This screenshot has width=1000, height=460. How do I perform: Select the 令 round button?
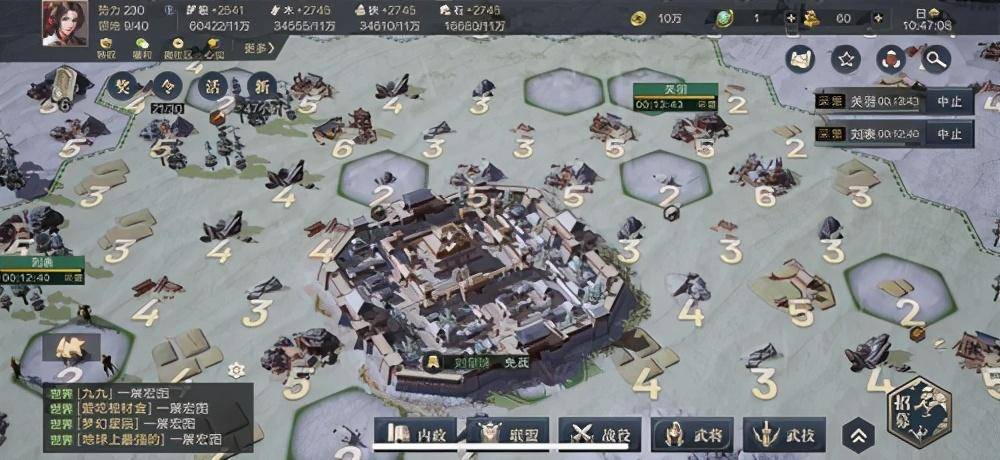pyautogui.click(x=169, y=85)
